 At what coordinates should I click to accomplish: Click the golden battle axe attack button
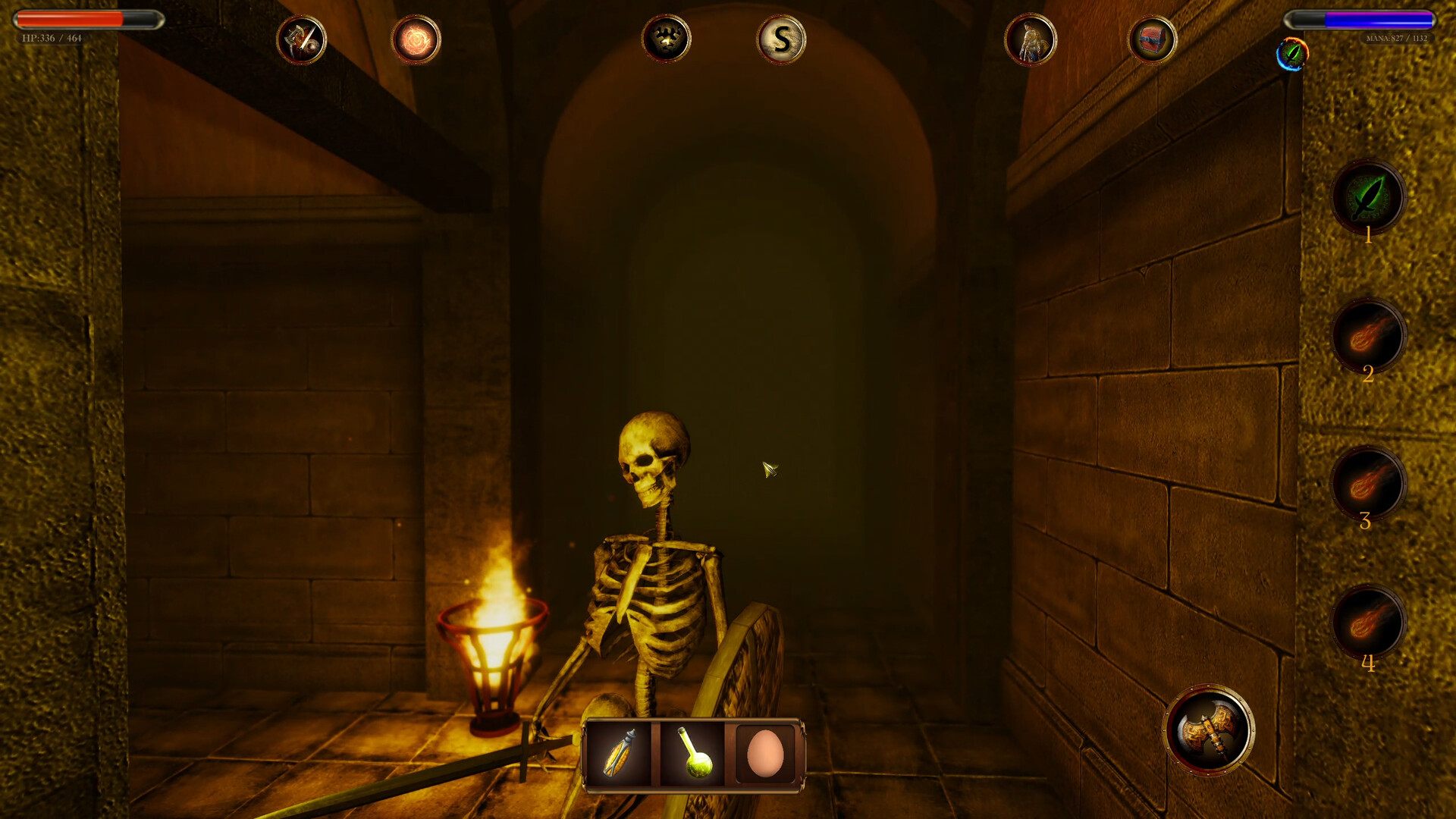click(1213, 732)
